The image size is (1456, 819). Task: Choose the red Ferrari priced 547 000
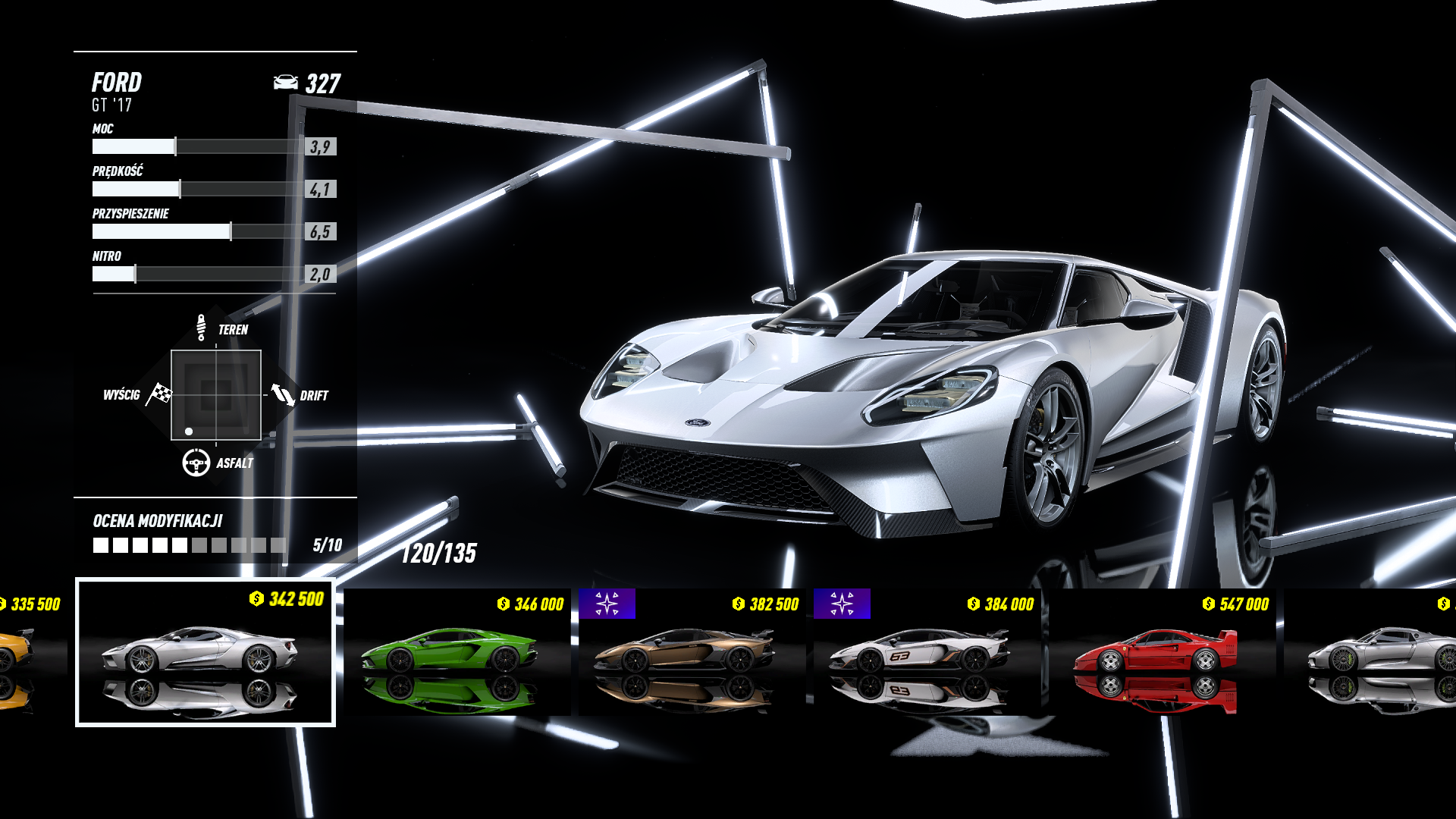[x=1162, y=652]
